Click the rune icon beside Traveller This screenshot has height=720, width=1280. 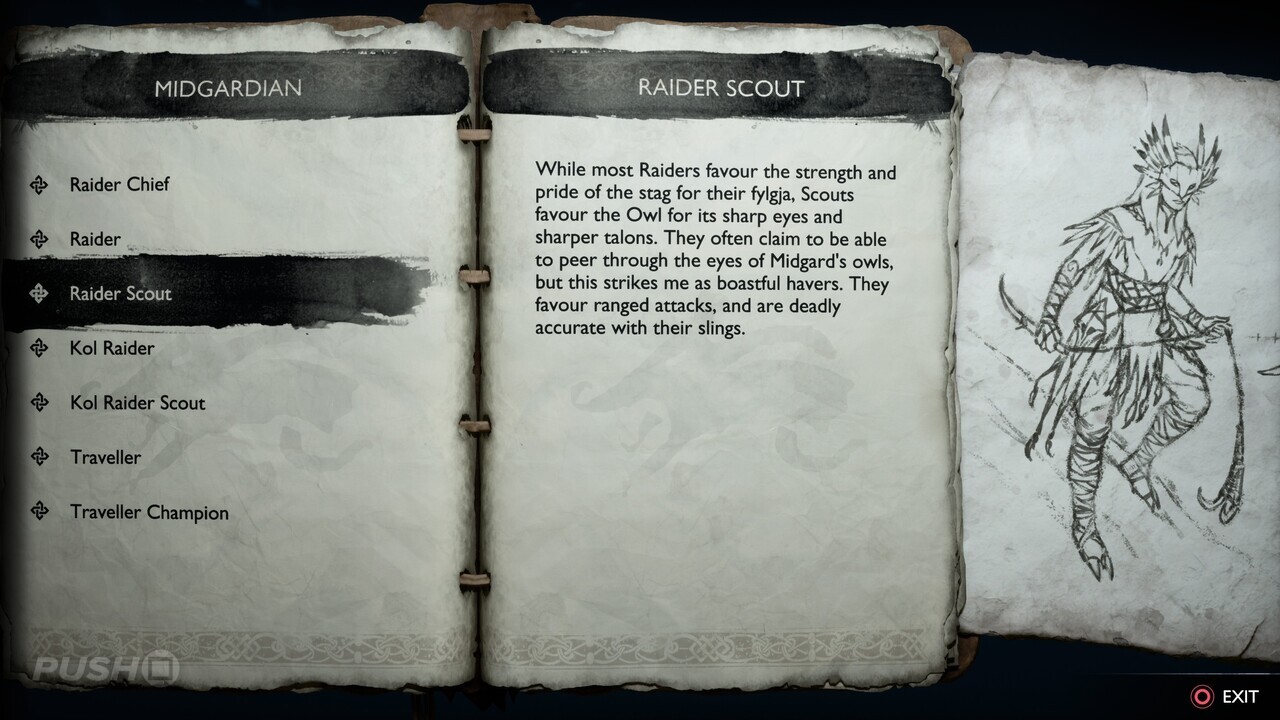39,457
